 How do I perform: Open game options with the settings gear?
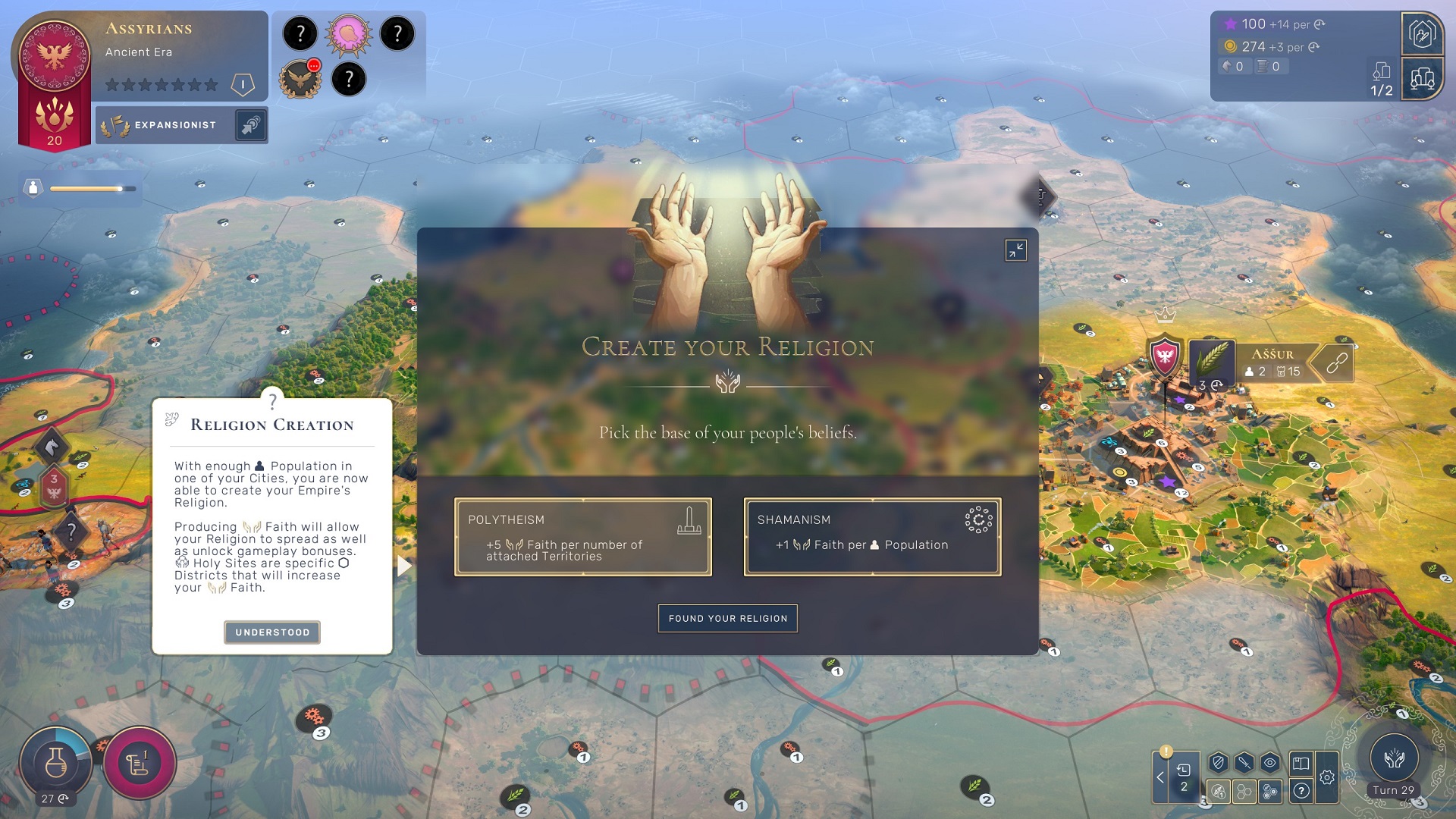click(x=1328, y=777)
